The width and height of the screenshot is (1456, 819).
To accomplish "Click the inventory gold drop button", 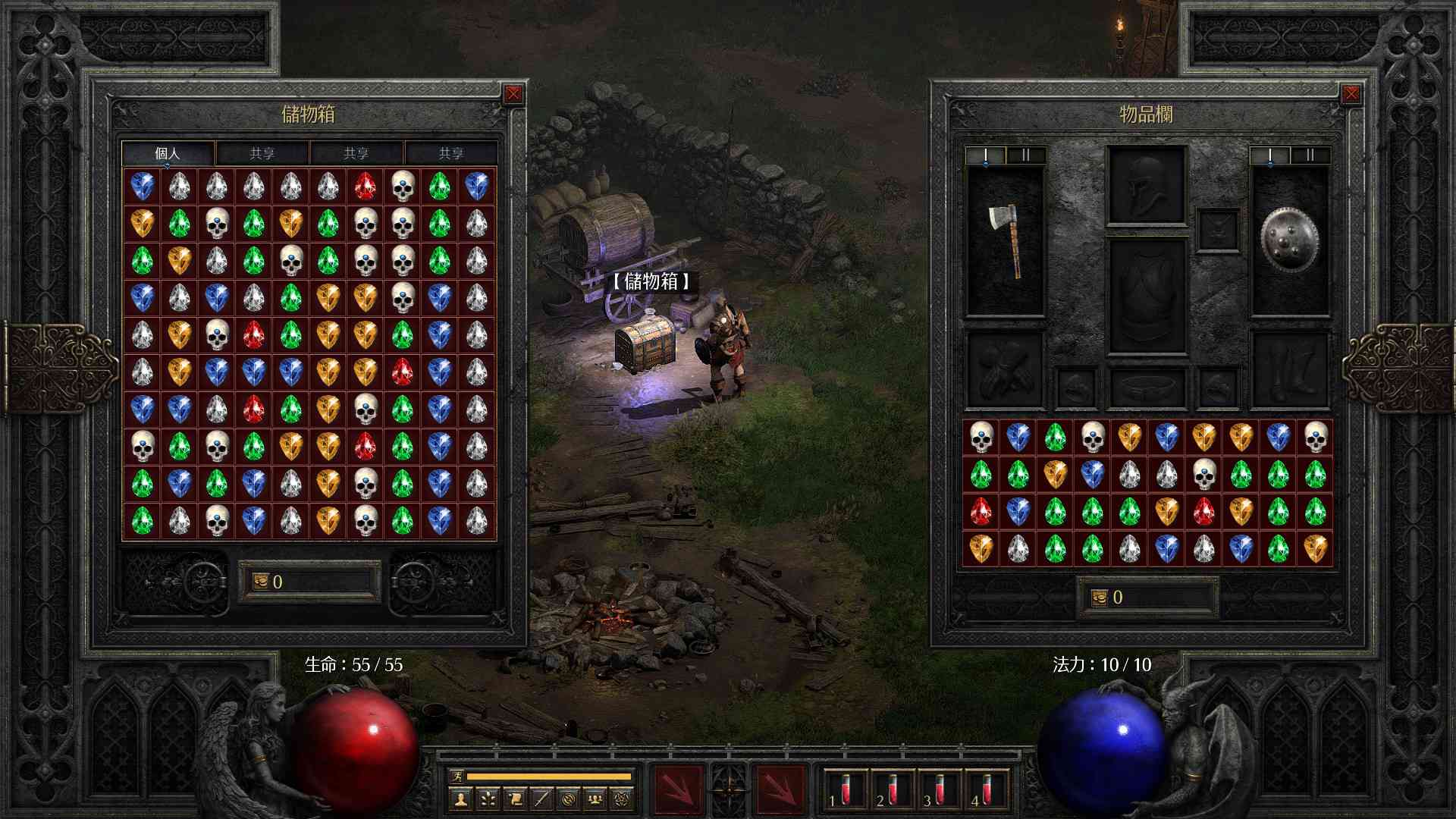I will (1100, 598).
